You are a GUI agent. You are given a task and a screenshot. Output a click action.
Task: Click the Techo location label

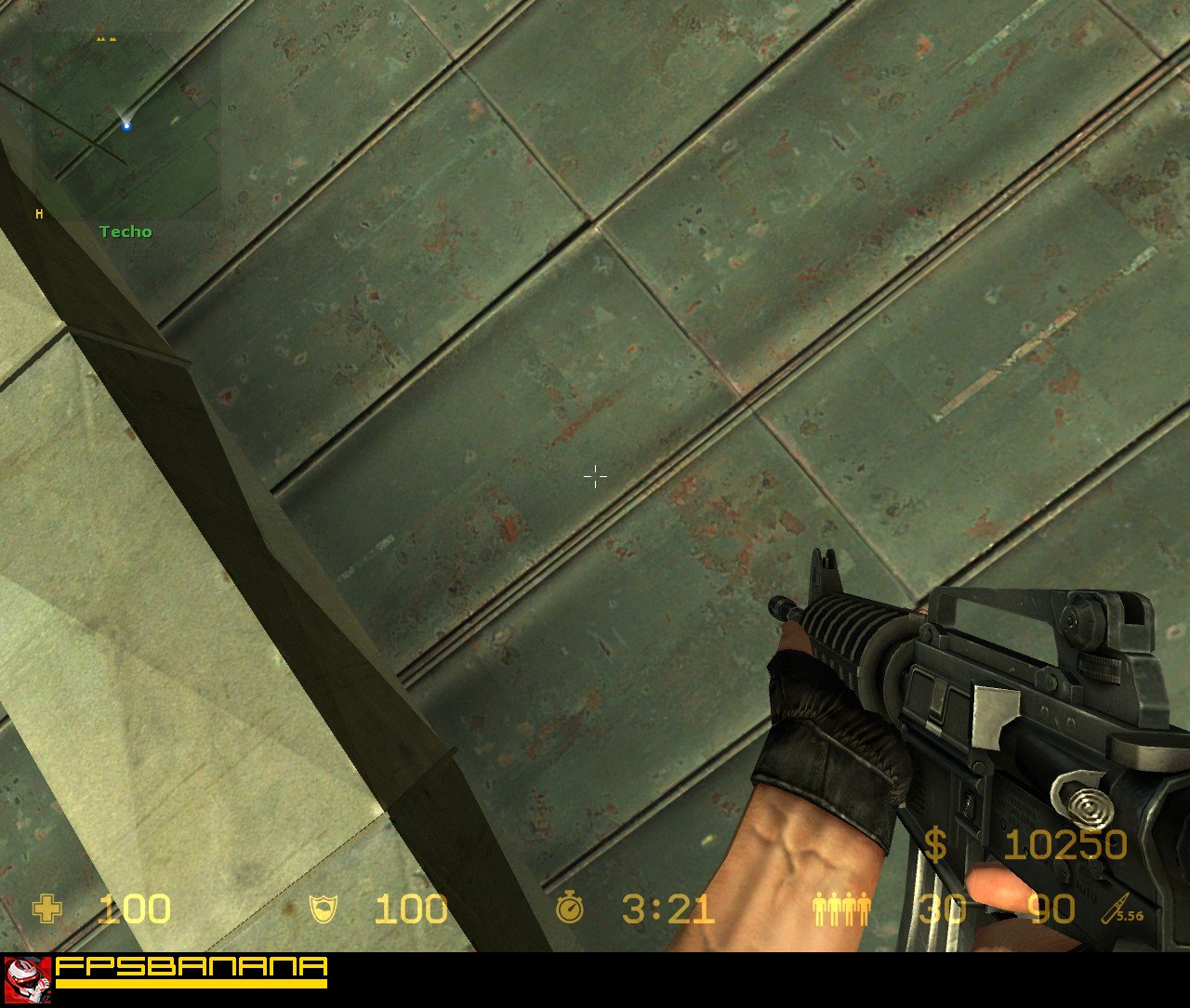pos(126,232)
